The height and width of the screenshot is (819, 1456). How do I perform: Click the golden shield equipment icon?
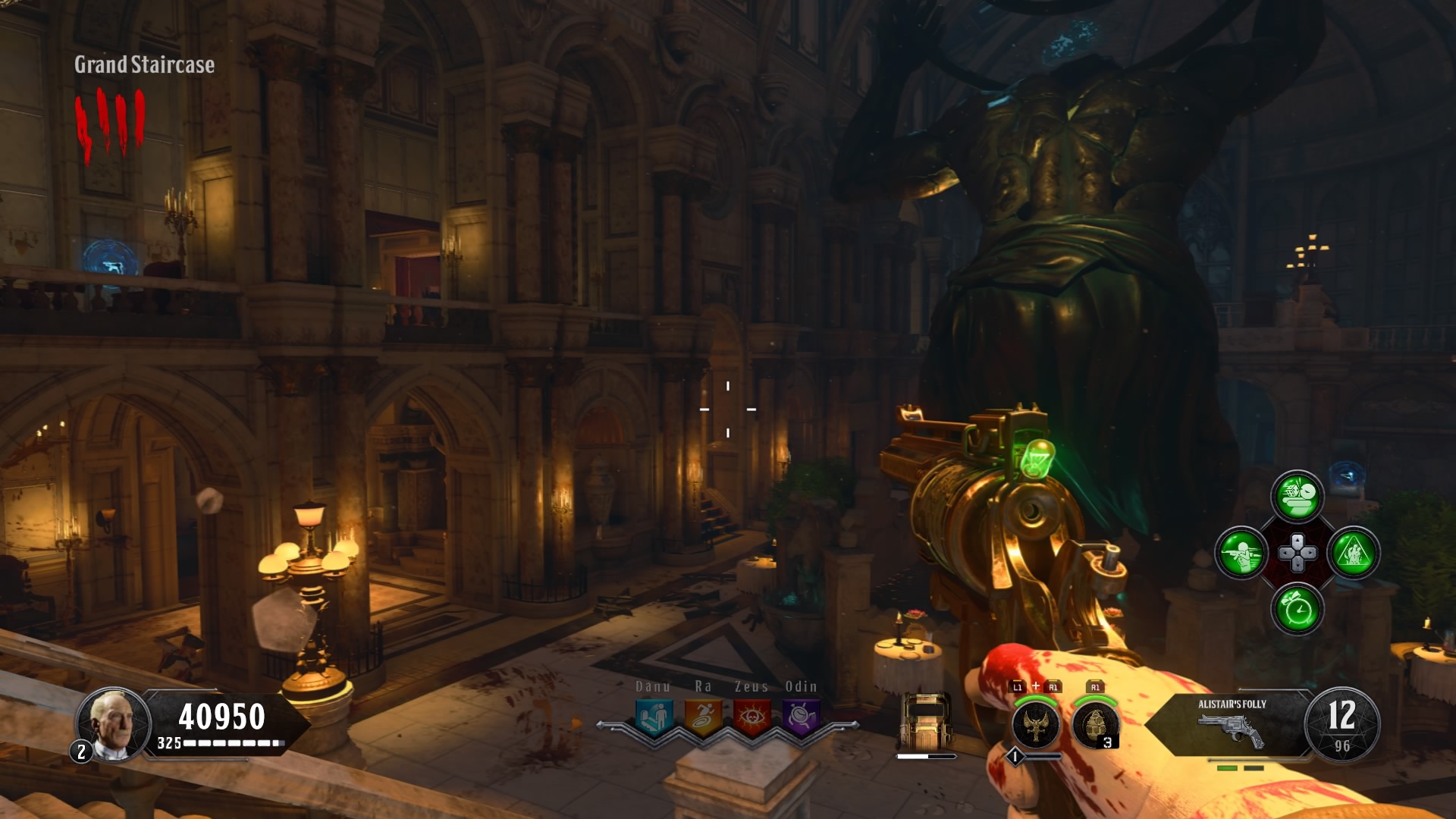point(925,721)
